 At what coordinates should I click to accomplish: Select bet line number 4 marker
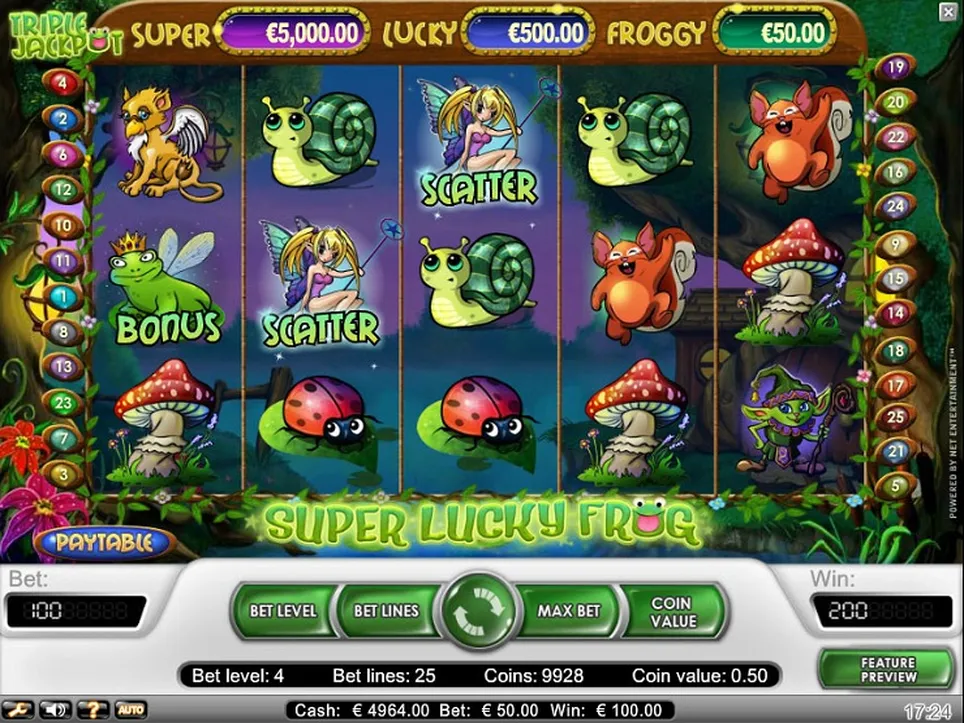click(63, 83)
